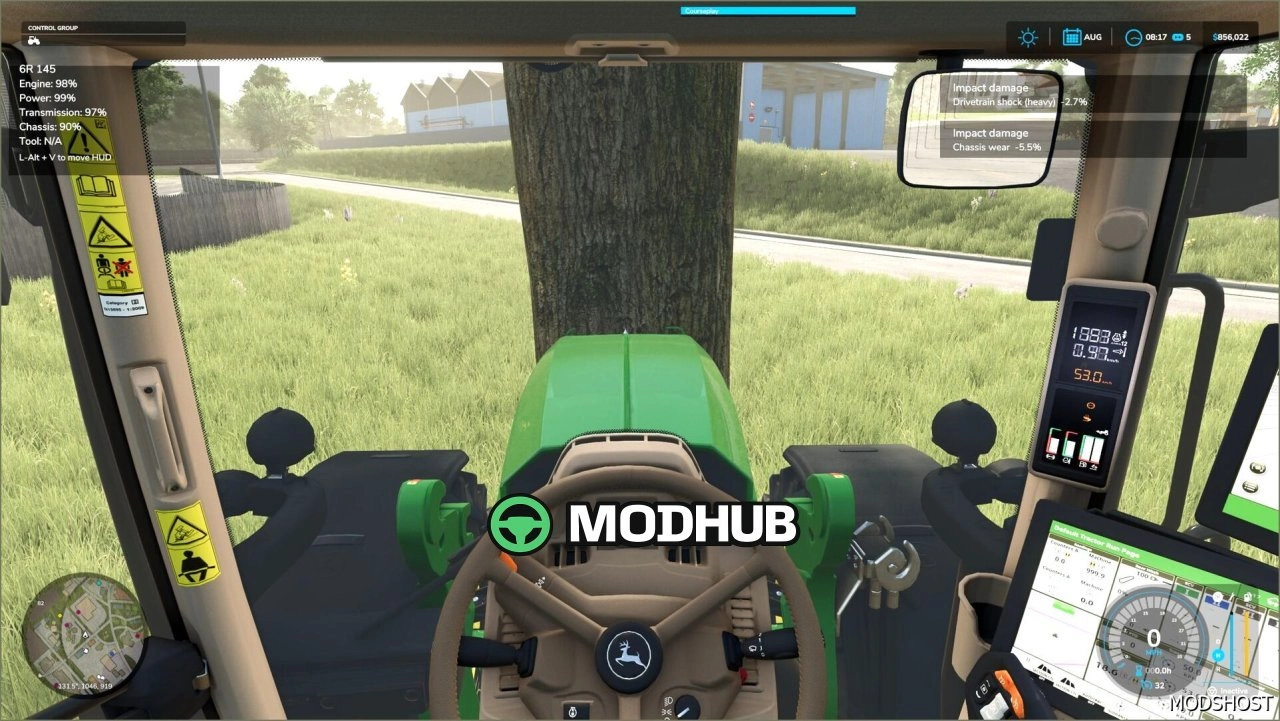This screenshot has height=721, width=1280.
Task: Open the weather forecast sun icon
Action: click(x=1026, y=36)
